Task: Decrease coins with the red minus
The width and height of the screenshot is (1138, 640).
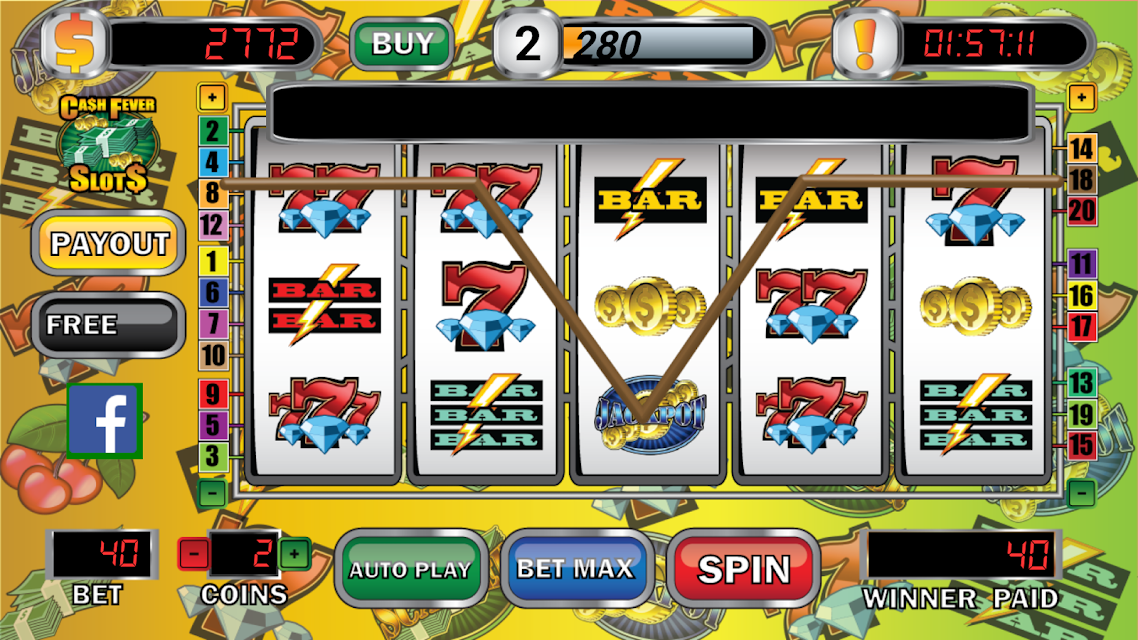Action: click(193, 553)
